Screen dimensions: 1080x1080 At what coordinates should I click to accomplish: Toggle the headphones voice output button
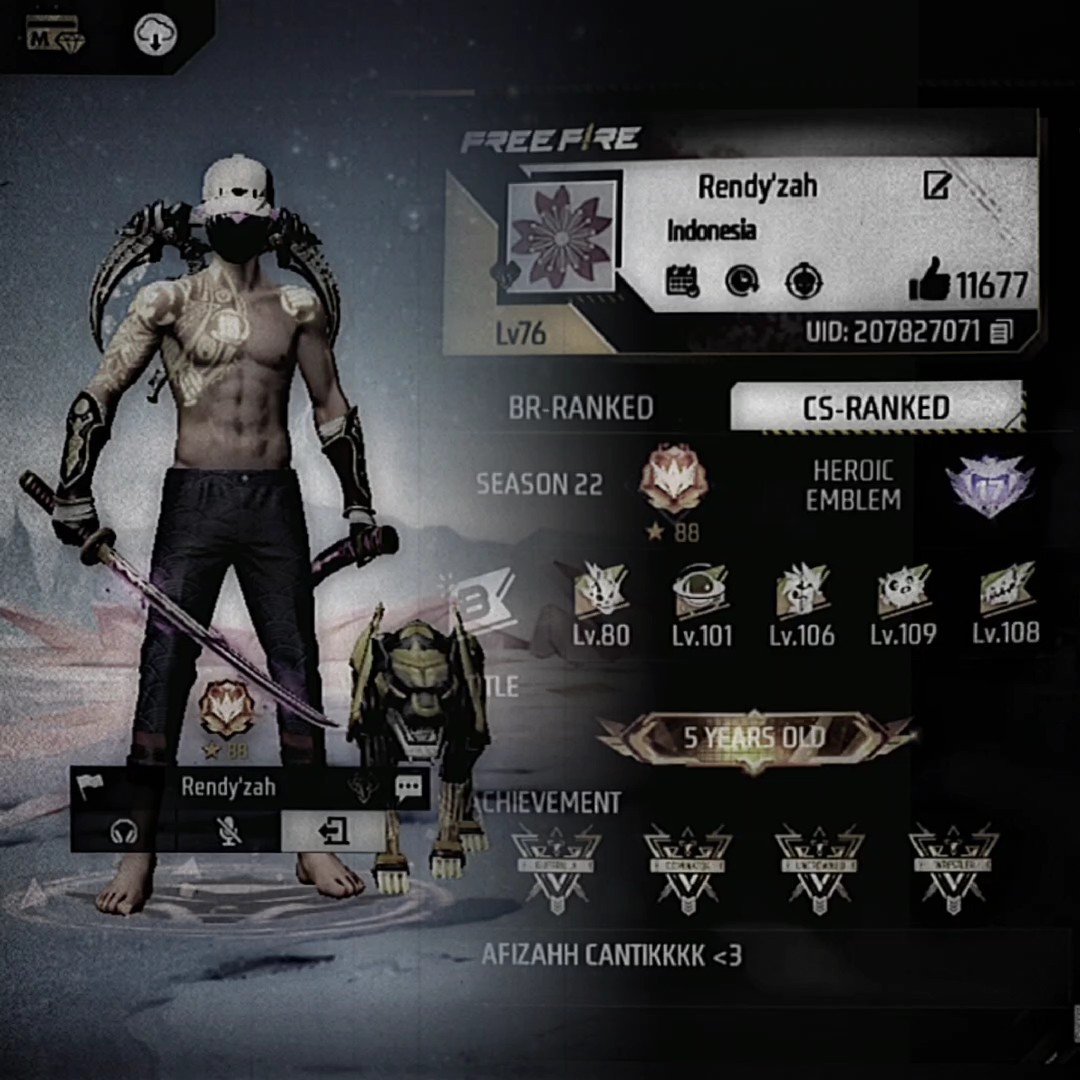pyautogui.click(x=124, y=831)
